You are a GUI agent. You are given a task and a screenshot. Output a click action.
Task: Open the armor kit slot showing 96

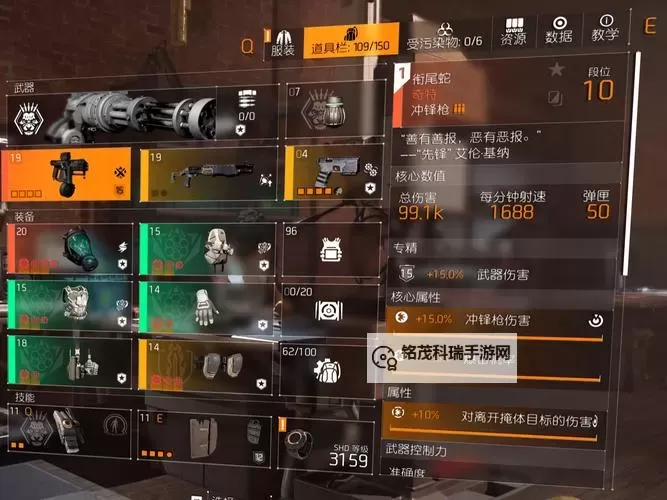point(331,249)
